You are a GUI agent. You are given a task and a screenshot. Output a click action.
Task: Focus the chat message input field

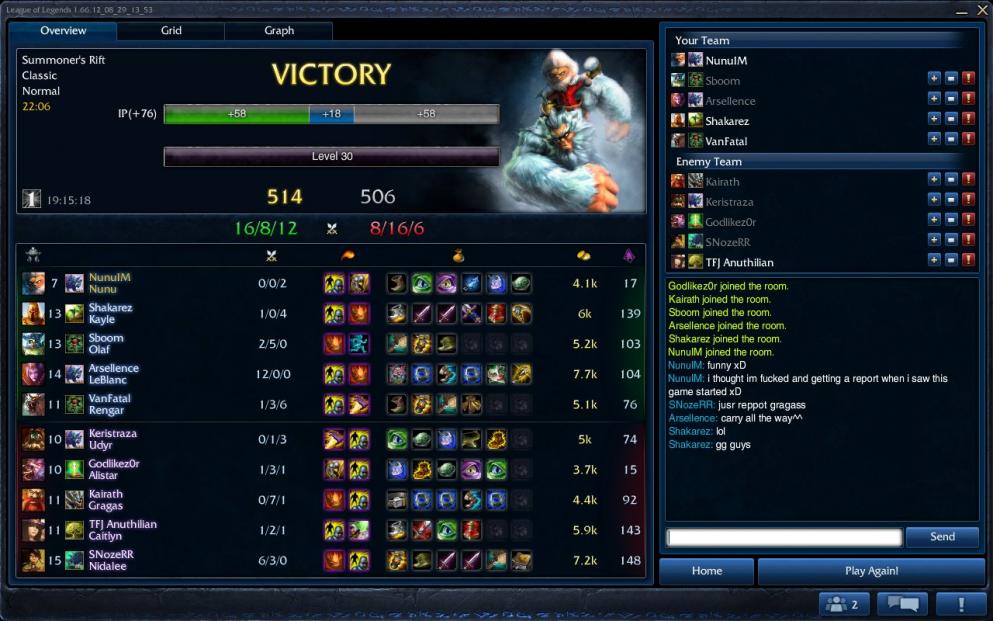pos(785,537)
